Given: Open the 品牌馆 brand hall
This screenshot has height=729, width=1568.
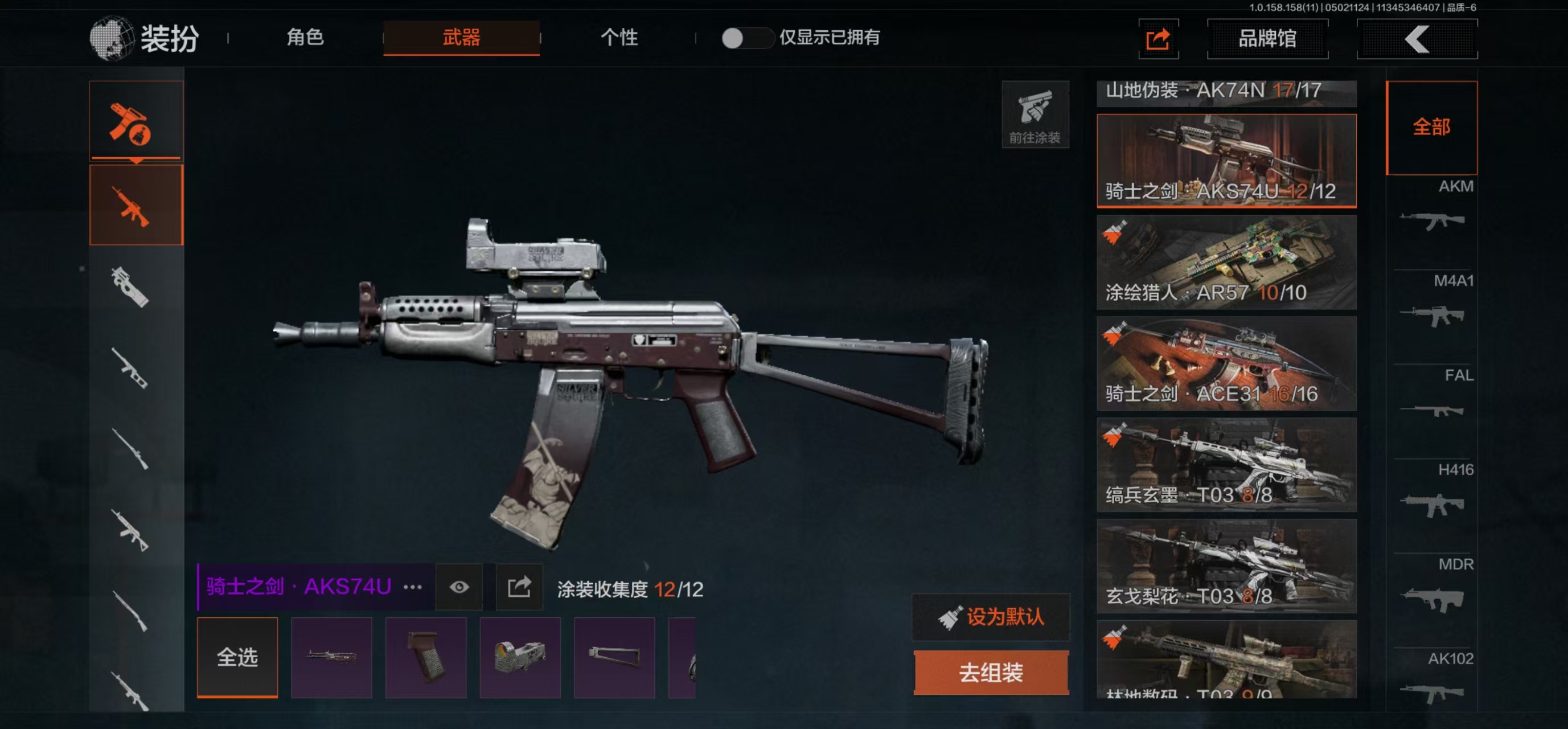Looking at the screenshot, I should pyautogui.click(x=1267, y=39).
